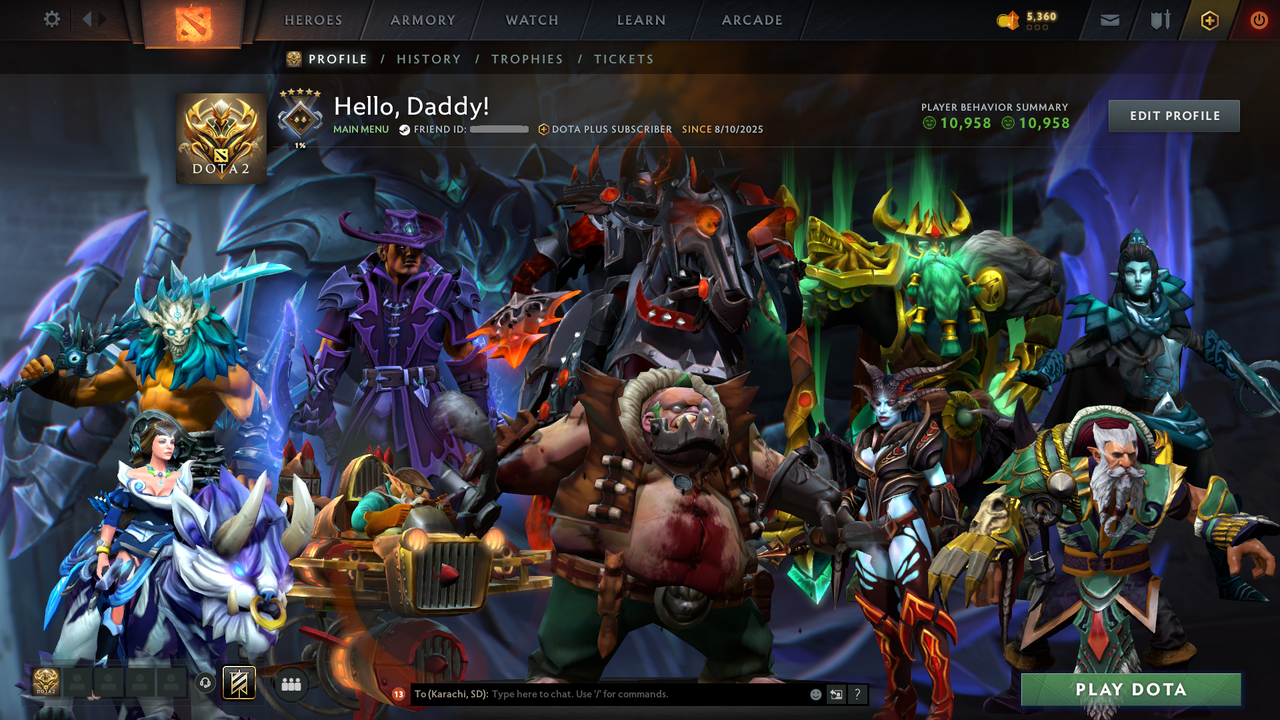Open the friends list people icon

coord(290,683)
